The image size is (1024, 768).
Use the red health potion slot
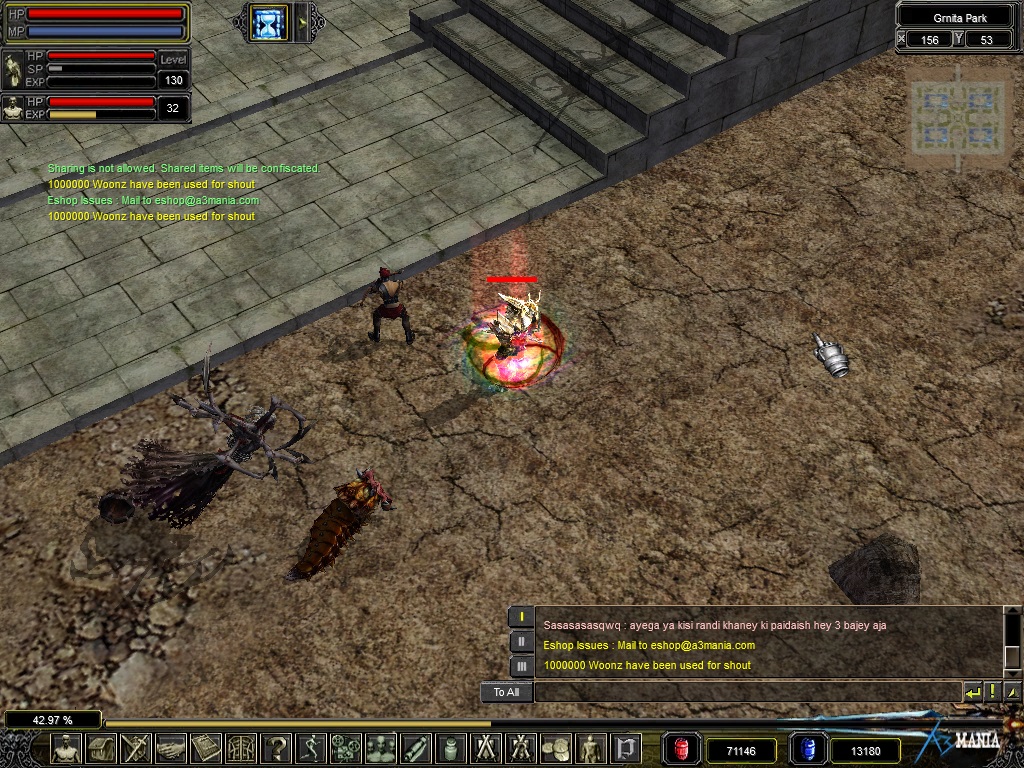point(683,749)
